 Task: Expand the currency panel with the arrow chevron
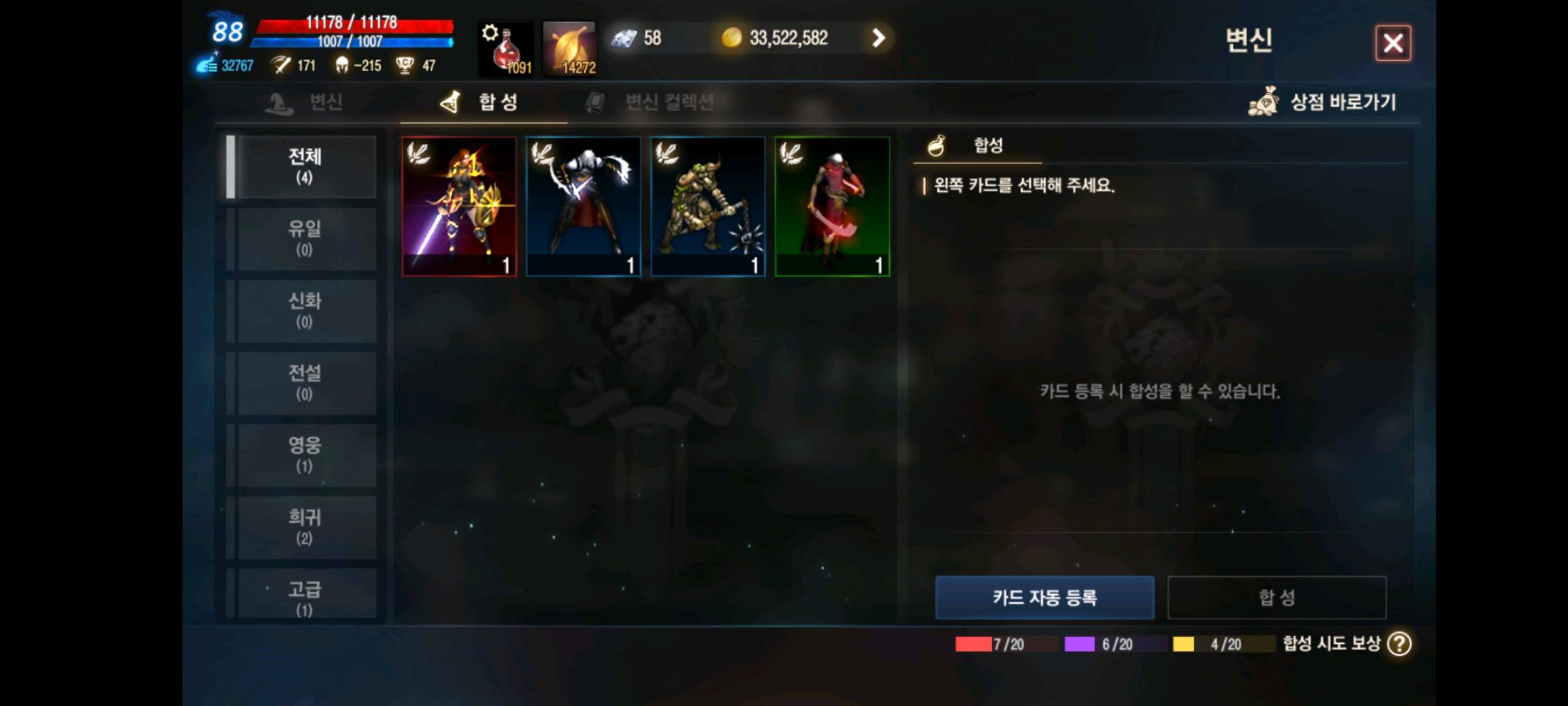(878, 38)
